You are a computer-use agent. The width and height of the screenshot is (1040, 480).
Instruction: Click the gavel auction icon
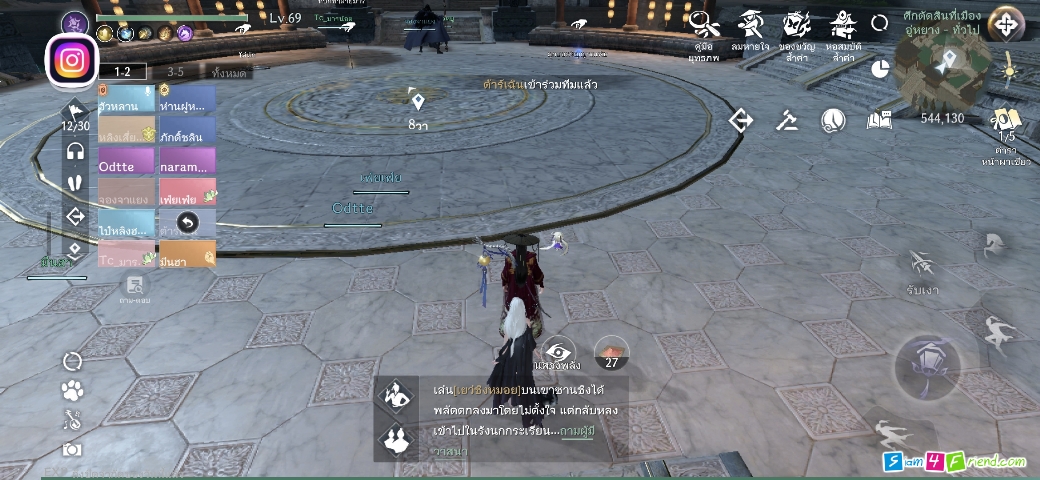pos(787,121)
